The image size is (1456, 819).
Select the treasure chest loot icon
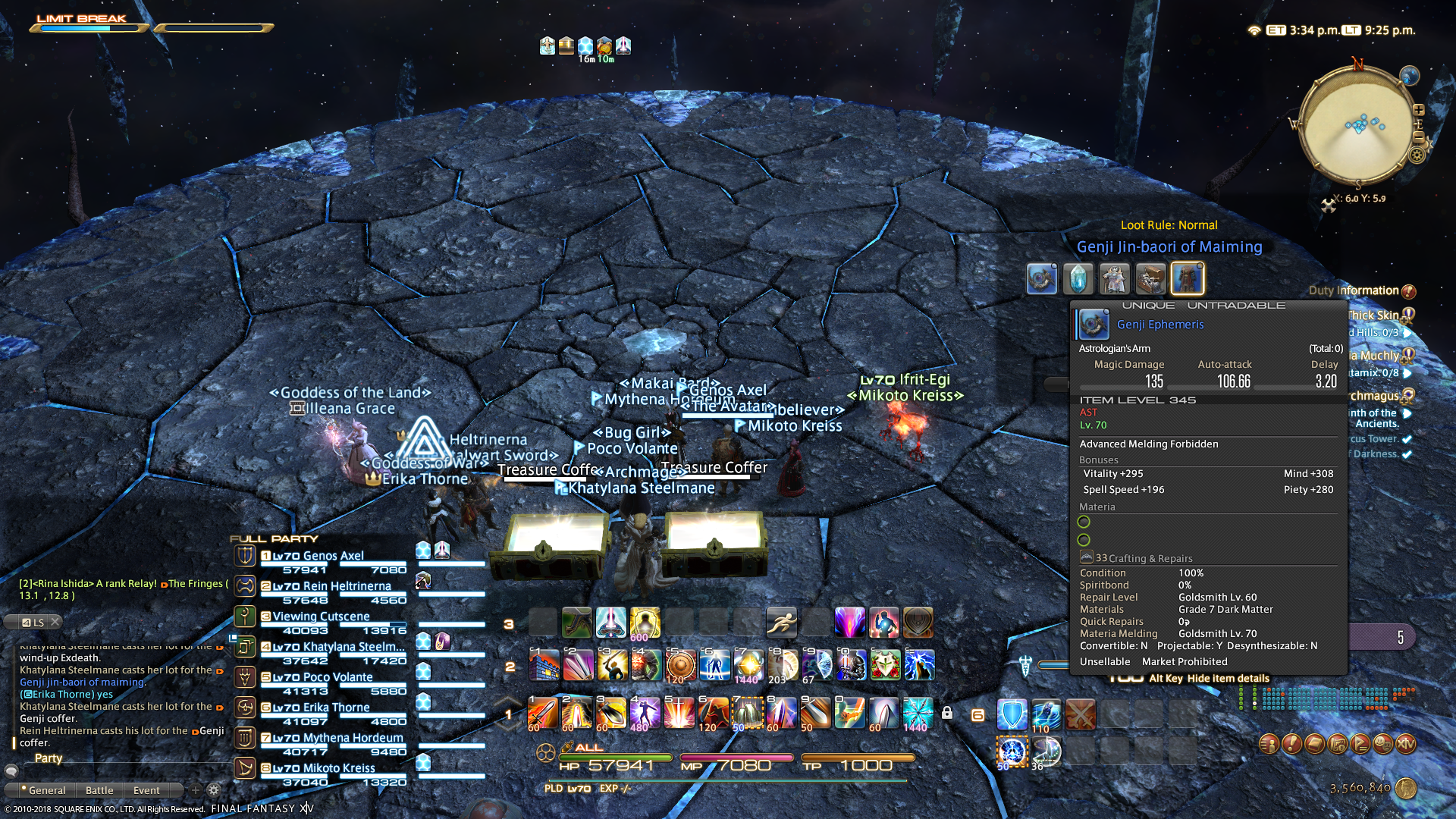pos(1150,279)
